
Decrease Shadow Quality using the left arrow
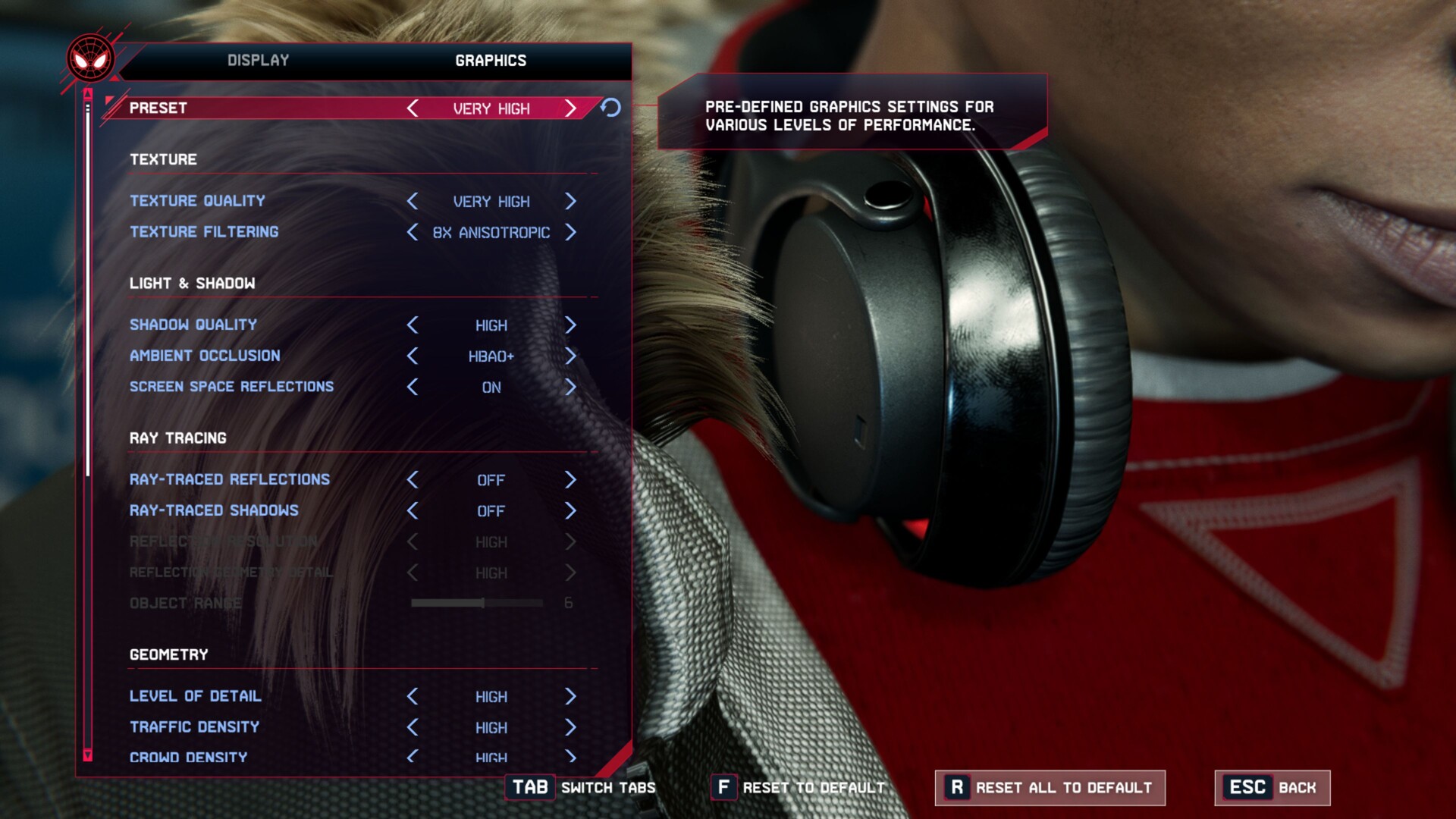coord(413,325)
